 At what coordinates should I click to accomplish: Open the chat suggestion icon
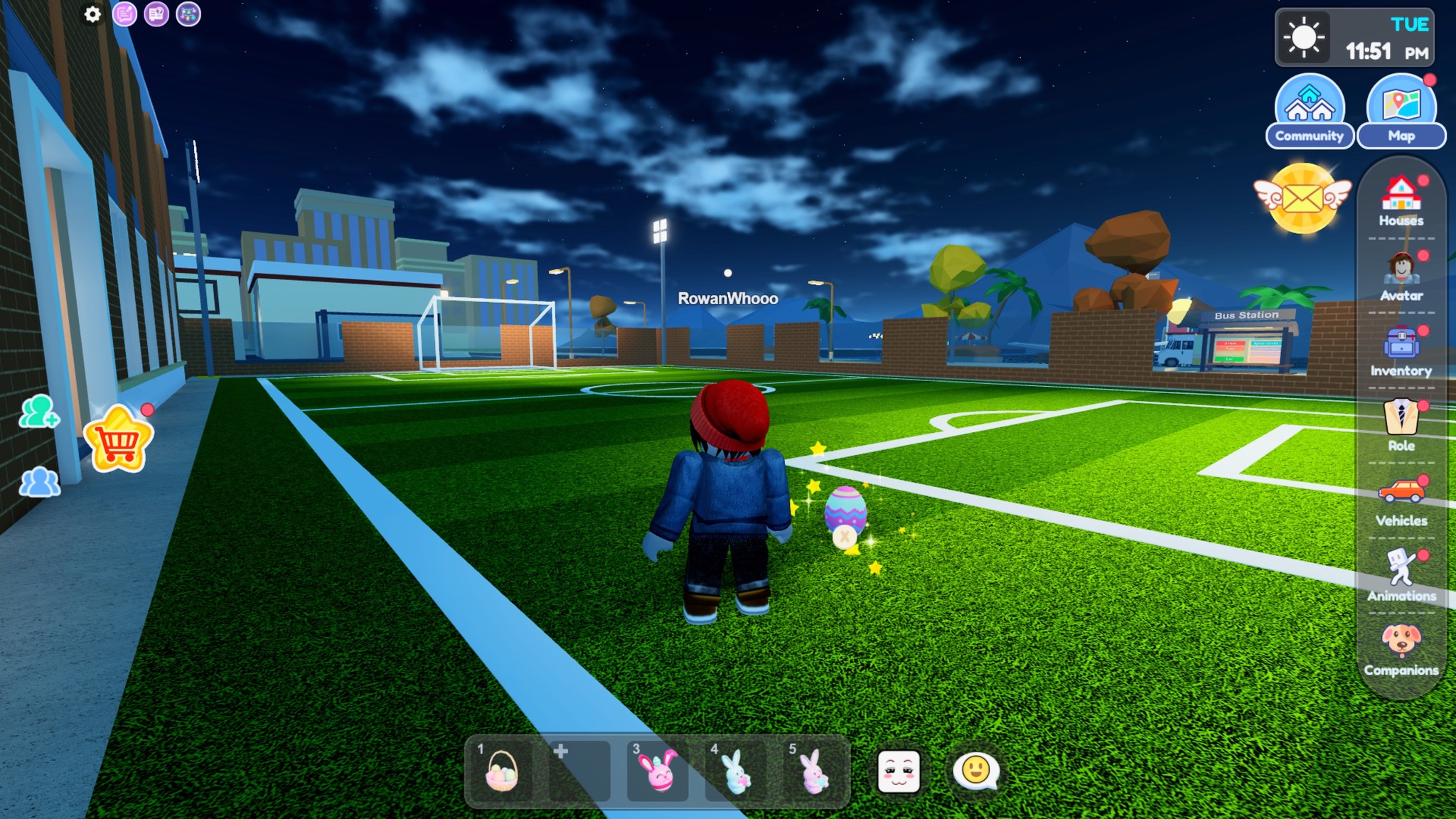pos(127,15)
